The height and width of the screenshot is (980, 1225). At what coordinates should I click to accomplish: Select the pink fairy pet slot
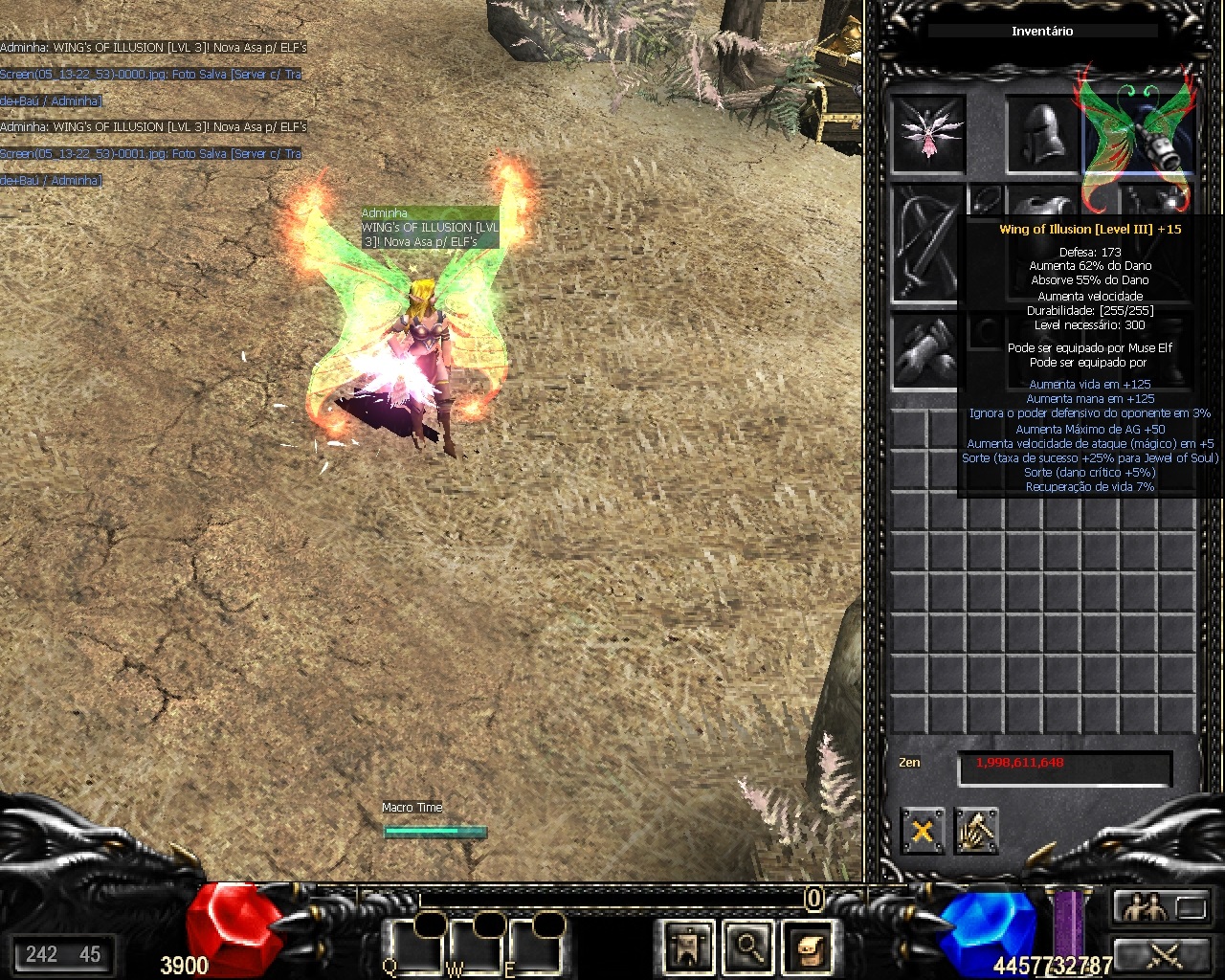(x=927, y=134)
